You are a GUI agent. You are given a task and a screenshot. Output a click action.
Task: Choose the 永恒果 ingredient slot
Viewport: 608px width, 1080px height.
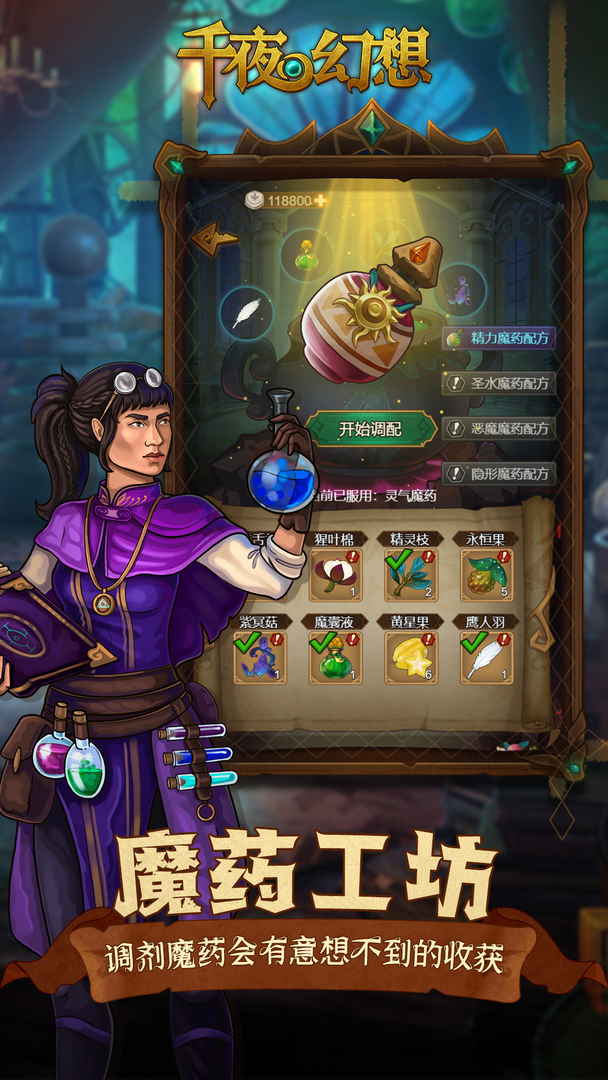pyautogui.click(x=486, y=574)
